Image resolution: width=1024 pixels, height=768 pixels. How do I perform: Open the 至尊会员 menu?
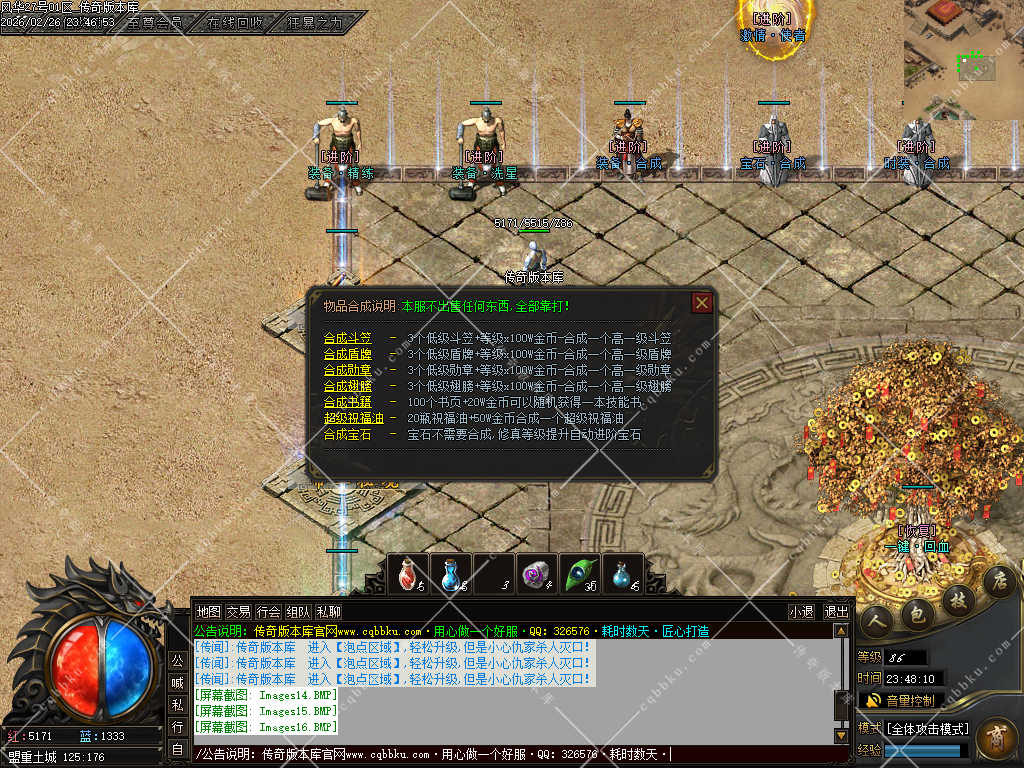pyautogui.click(x=155, y=21)
